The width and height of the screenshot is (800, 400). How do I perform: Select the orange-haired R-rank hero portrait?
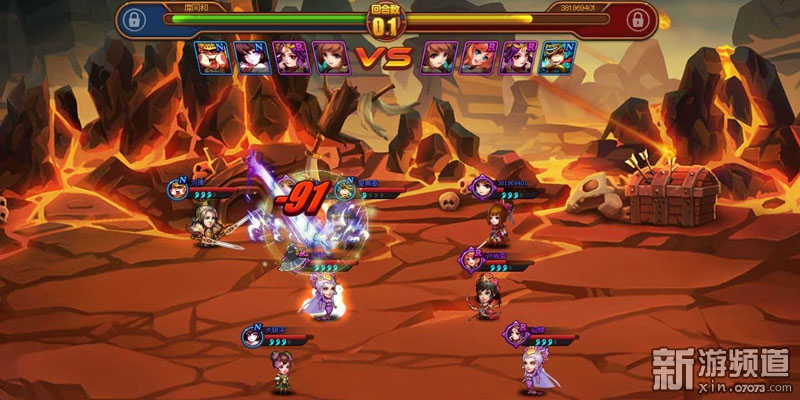coord(477,57)
